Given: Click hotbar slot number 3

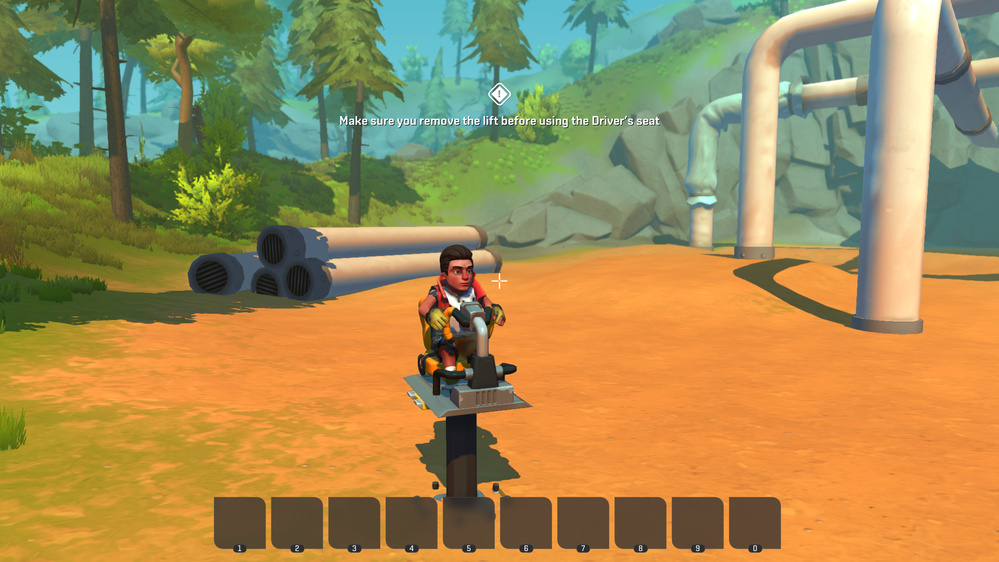Looking at the screenshot, I should point(354,522).
